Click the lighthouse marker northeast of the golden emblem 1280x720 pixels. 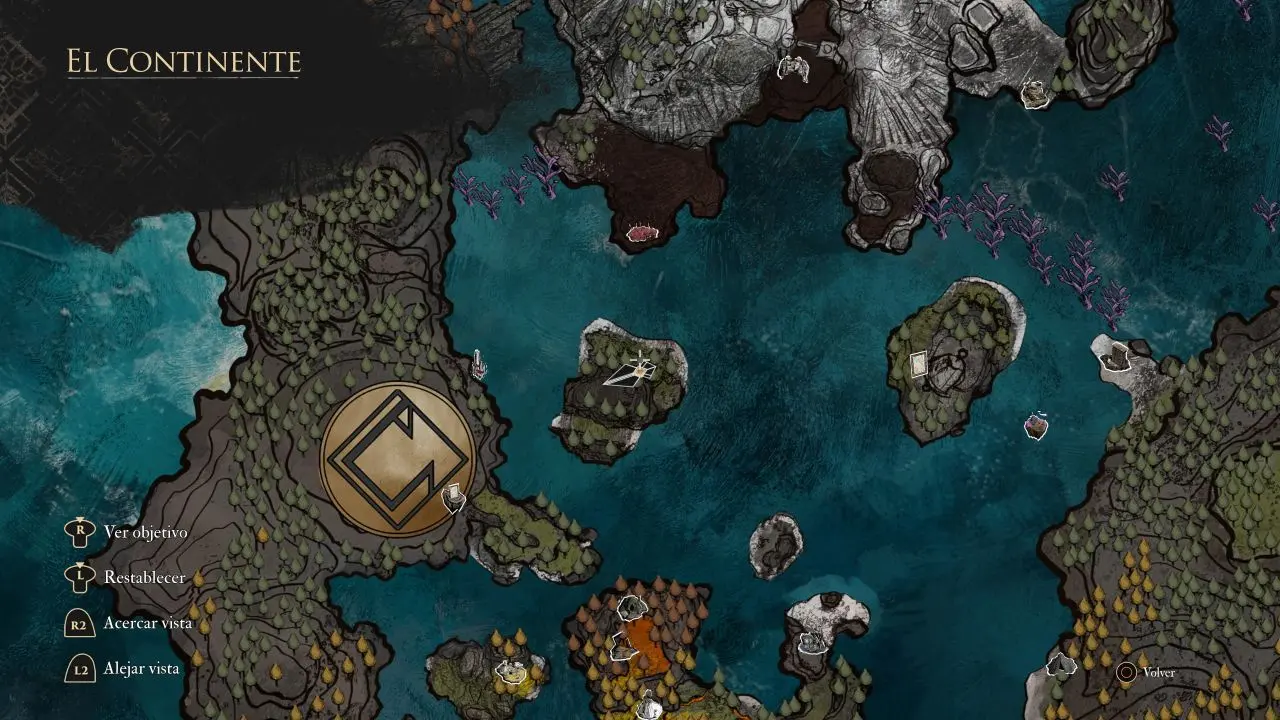click(x=480, y=366)
